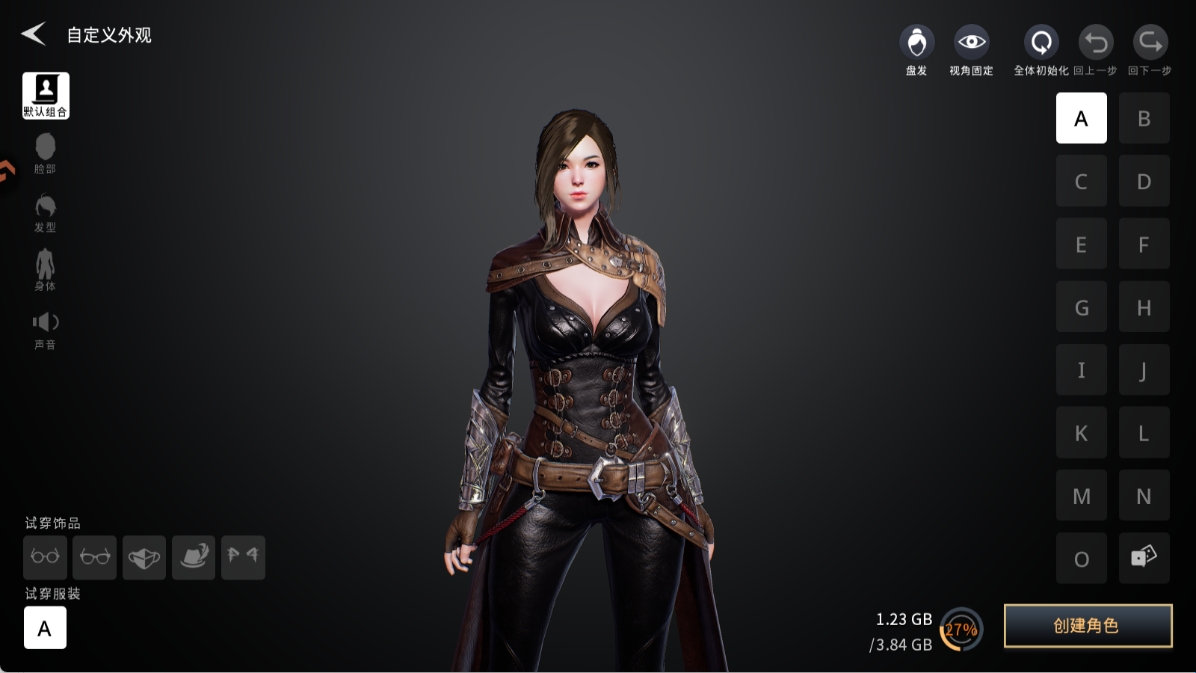Screen dimensions: 1196x673
Task: Go back using the arrow button
Action: (x=33, y=35)
